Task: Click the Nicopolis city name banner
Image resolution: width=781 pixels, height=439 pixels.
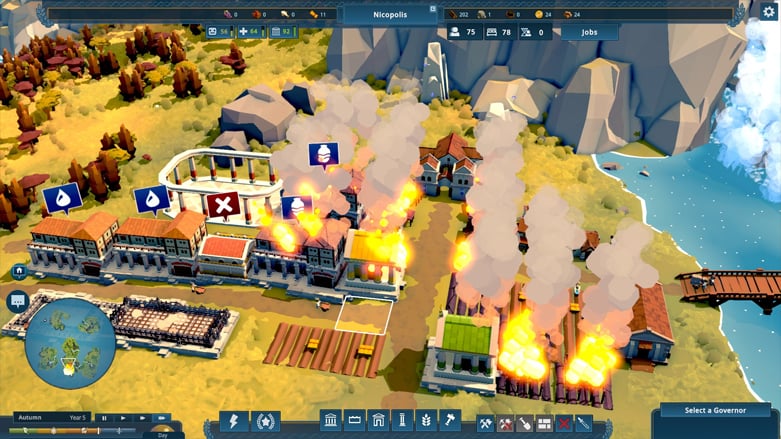Action: (x=390, y=14)
